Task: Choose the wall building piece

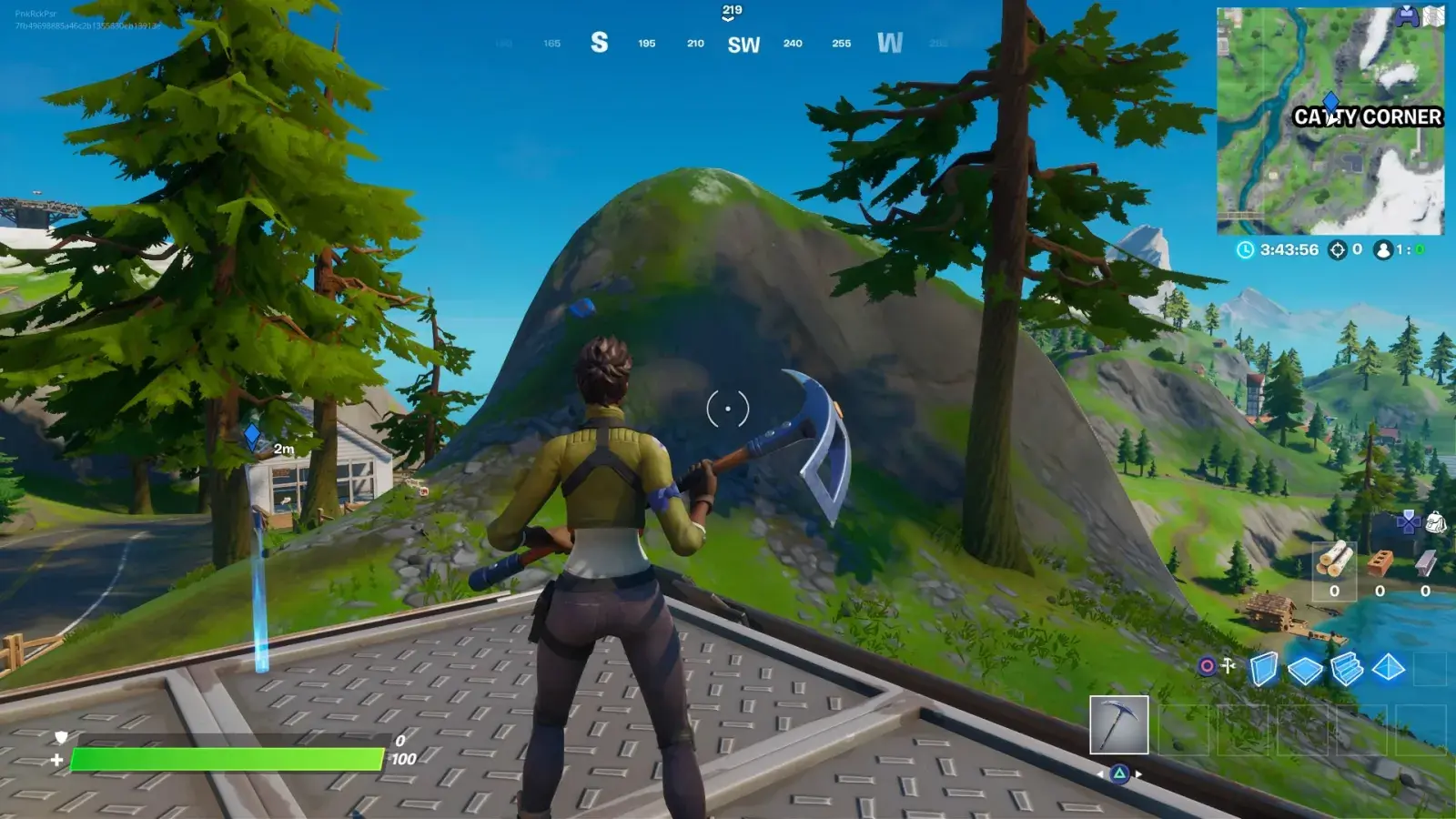Action: (x=1263, y=669)
